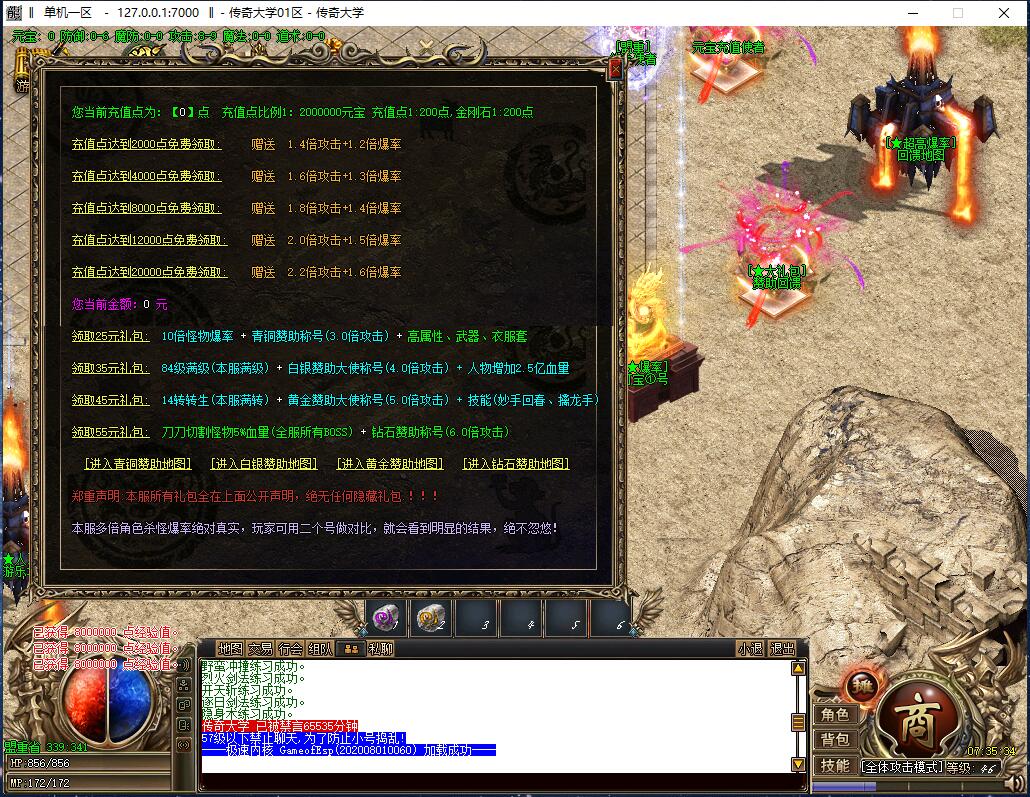Claim the 8000-point recharge reward
Screen dimensions: 1030x797
coord(146,208)
